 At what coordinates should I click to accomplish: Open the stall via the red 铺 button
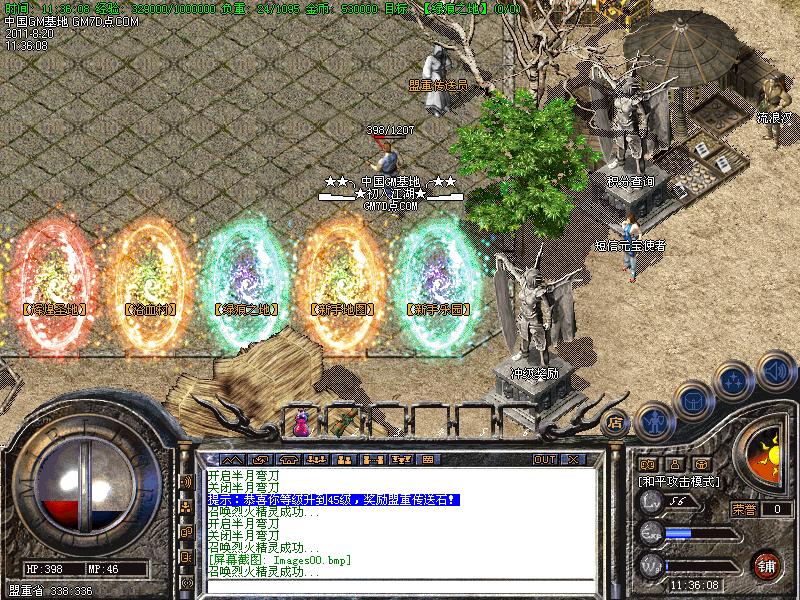(768, 564)
